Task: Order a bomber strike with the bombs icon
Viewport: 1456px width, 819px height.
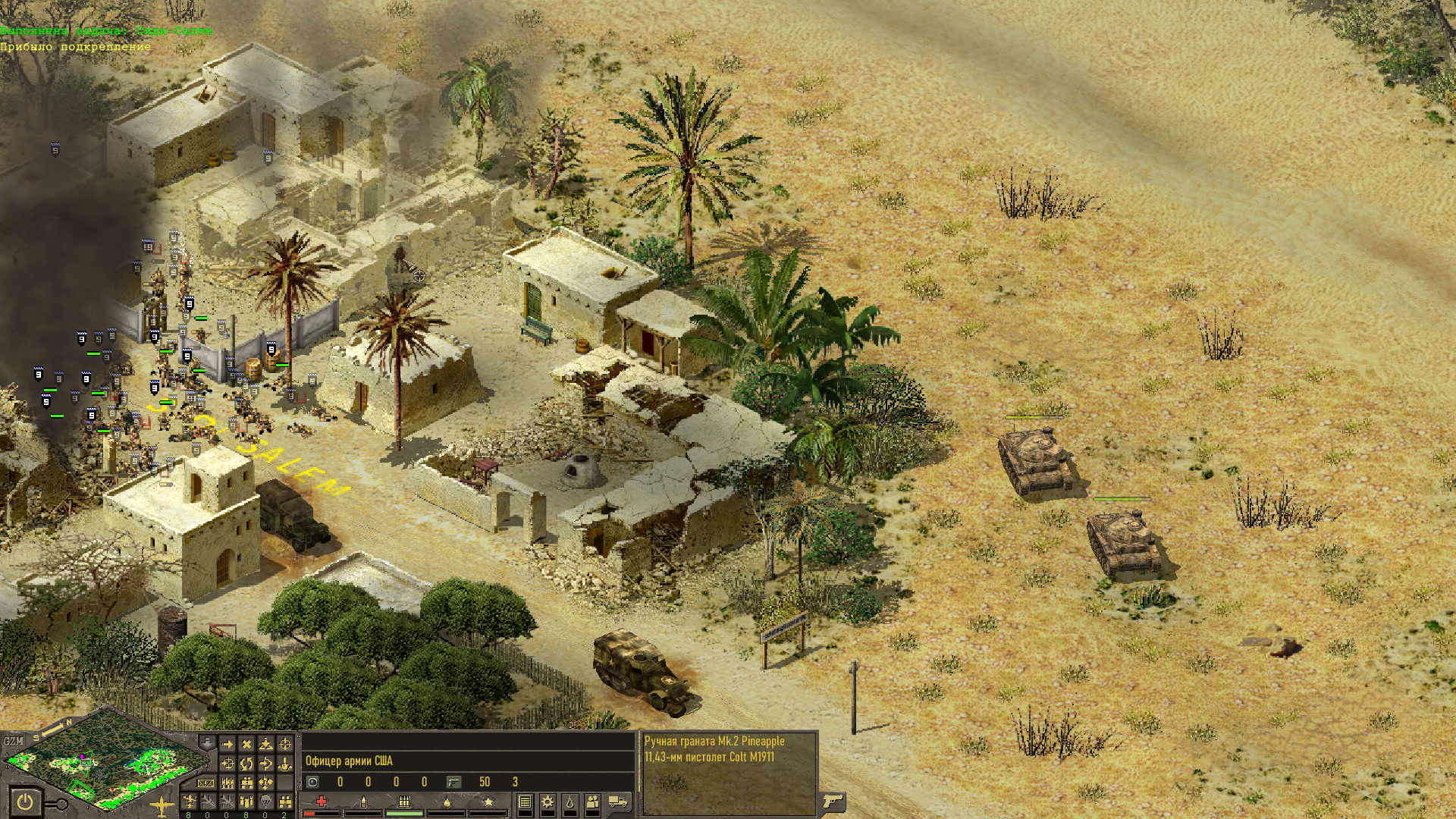Action: [246, 802]
